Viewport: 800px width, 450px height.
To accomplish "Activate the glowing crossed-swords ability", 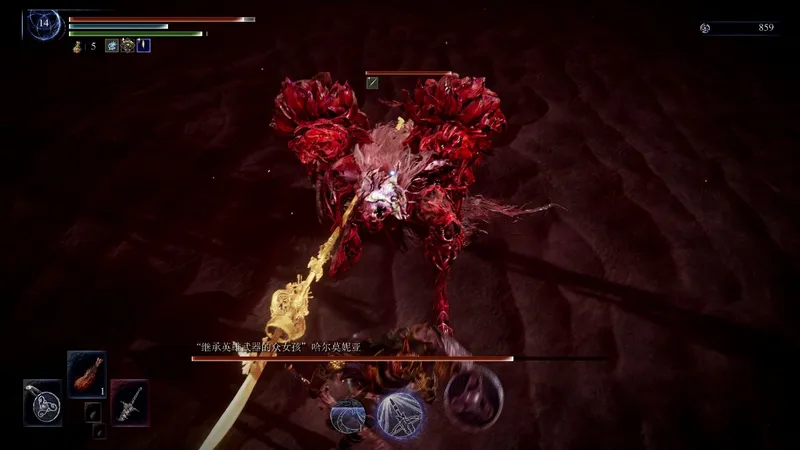I will [401, 415].
